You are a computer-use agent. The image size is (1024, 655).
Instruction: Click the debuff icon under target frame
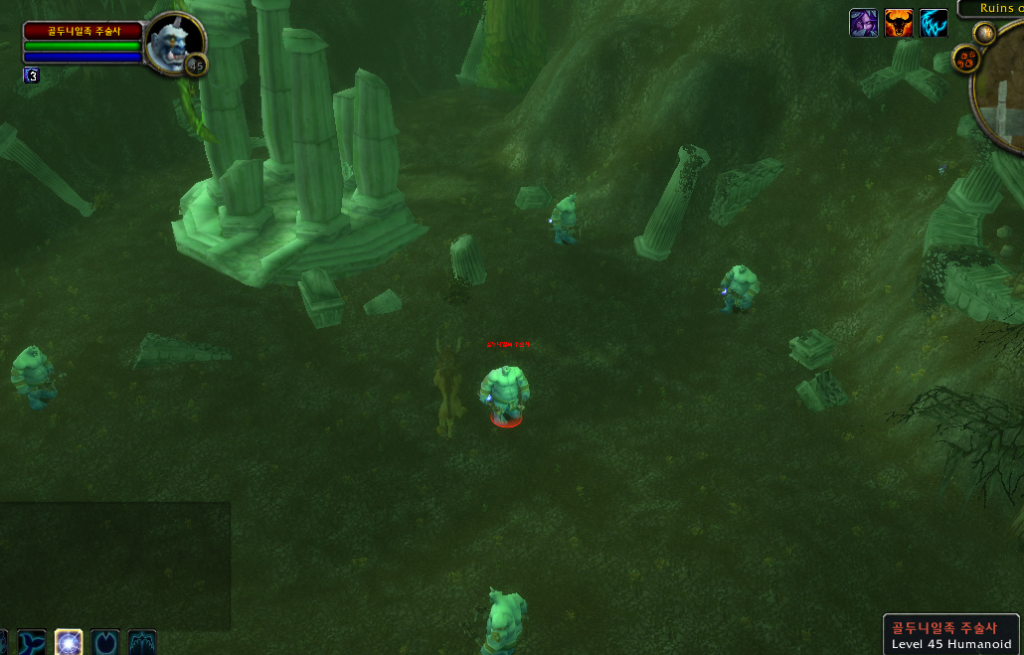(32, 75)
